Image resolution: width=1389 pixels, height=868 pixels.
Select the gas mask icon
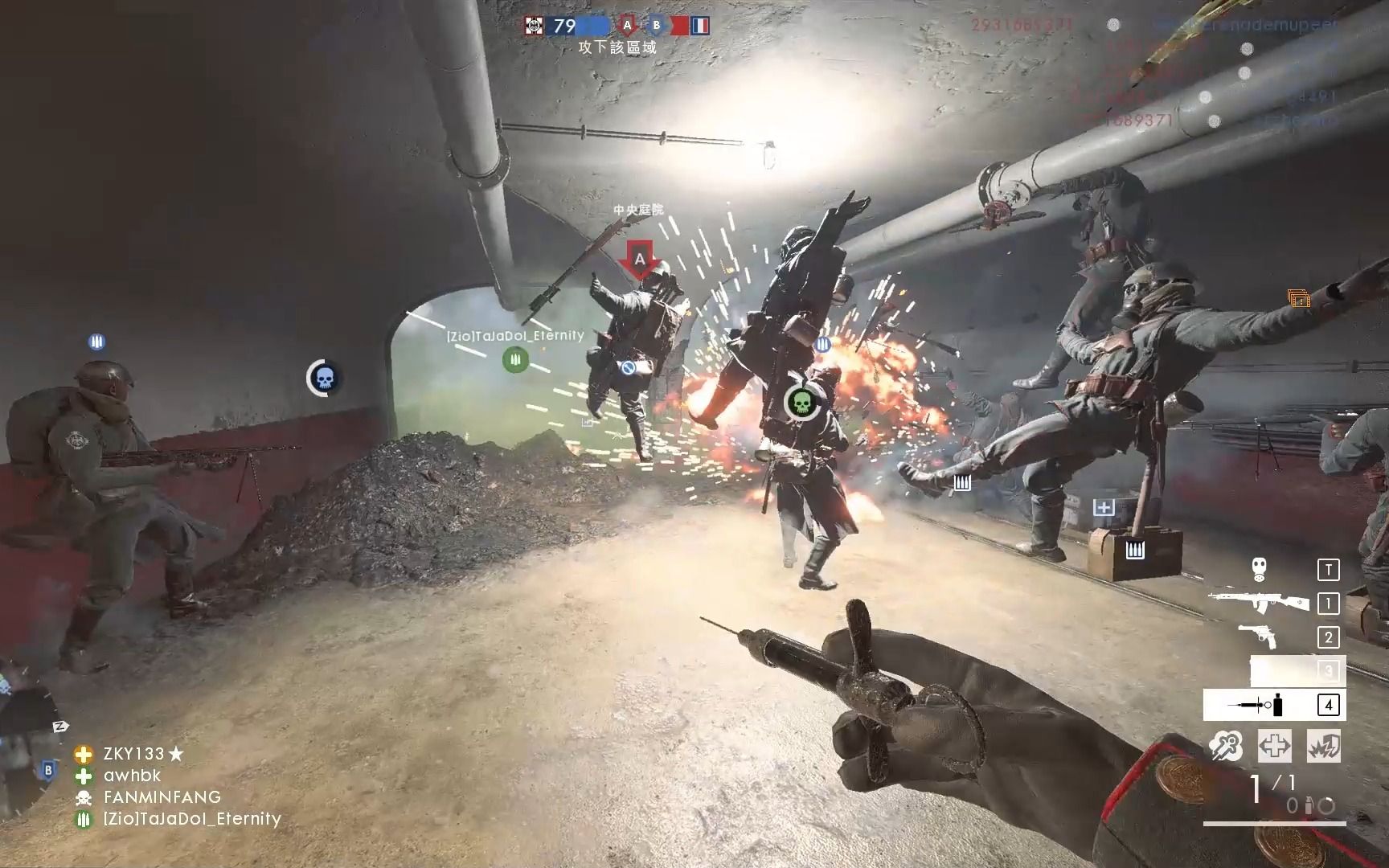(x=1260, y=570)
